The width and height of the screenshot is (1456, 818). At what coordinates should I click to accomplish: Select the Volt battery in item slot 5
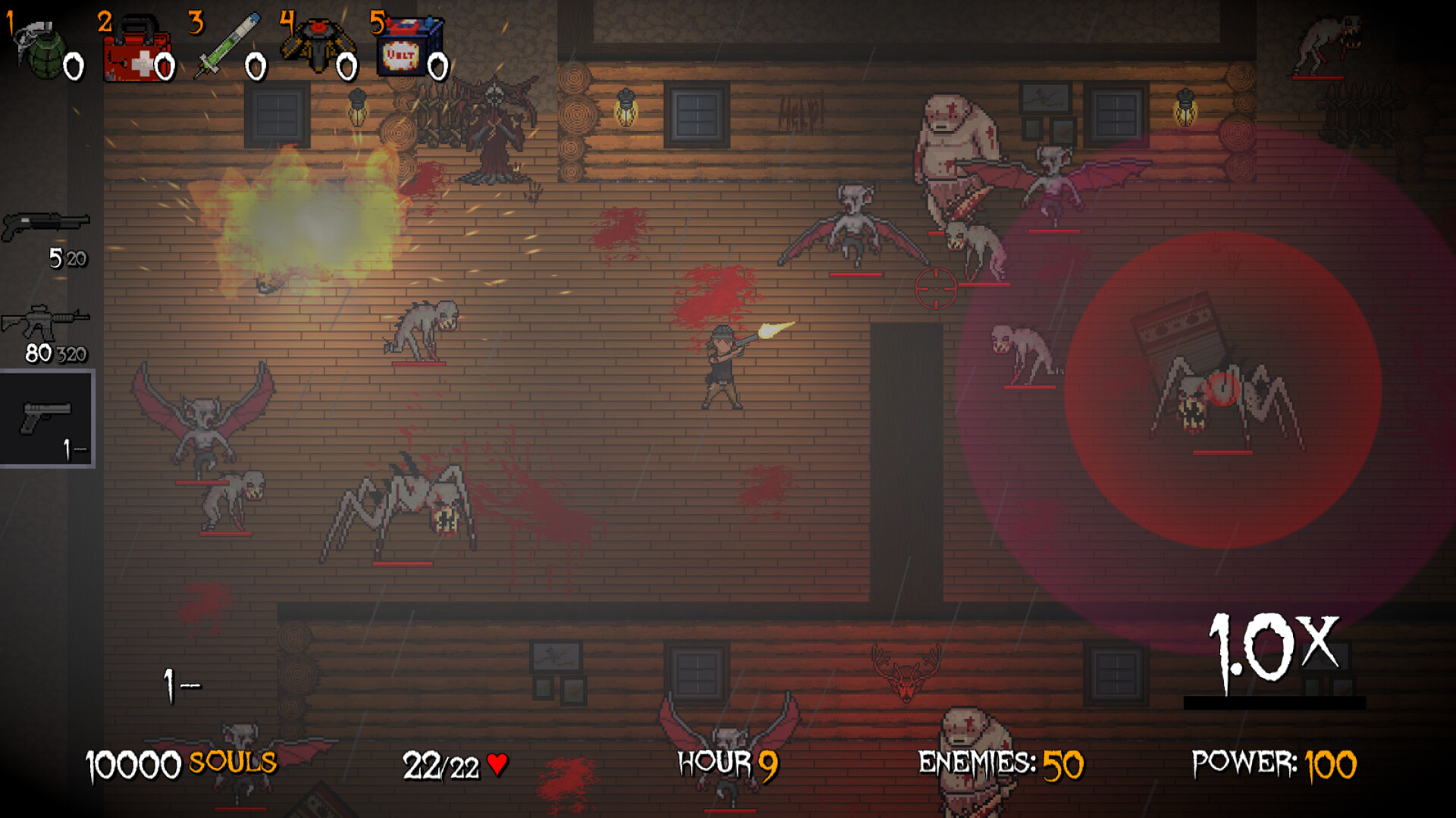tap(409, 45)
